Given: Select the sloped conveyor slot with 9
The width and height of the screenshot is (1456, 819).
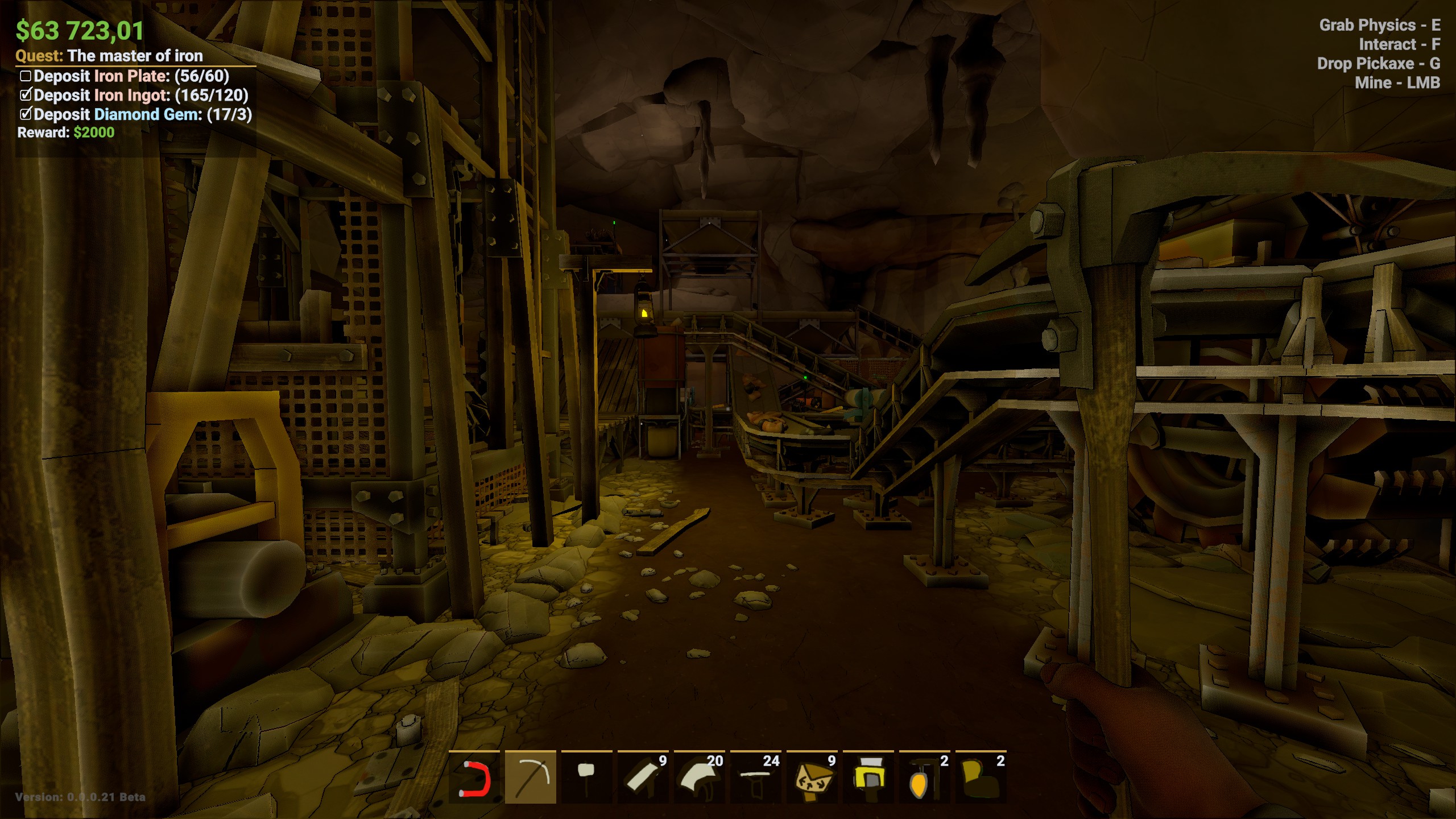Looking at the screenshot, I should (x=643, y=777).
